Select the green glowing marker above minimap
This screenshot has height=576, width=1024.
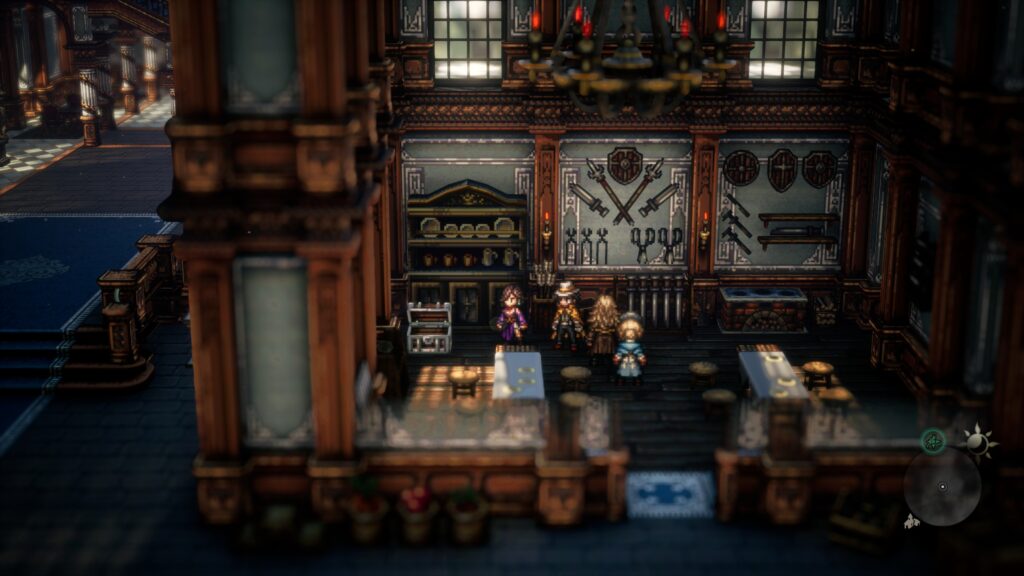click(933, 441)
